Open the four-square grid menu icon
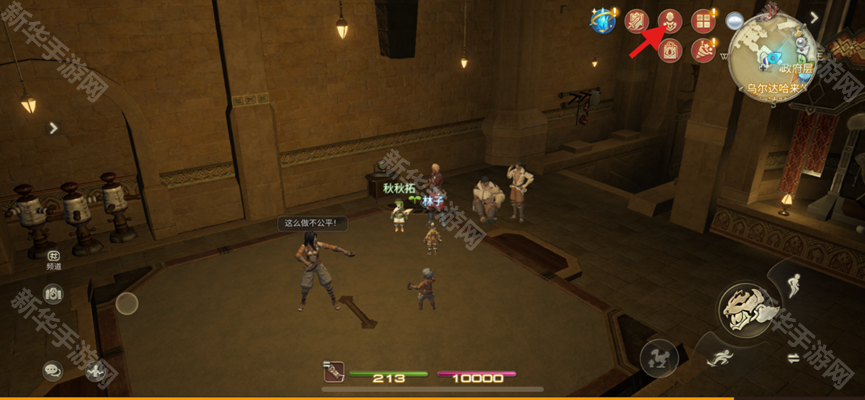 click(x=704, y=20)
